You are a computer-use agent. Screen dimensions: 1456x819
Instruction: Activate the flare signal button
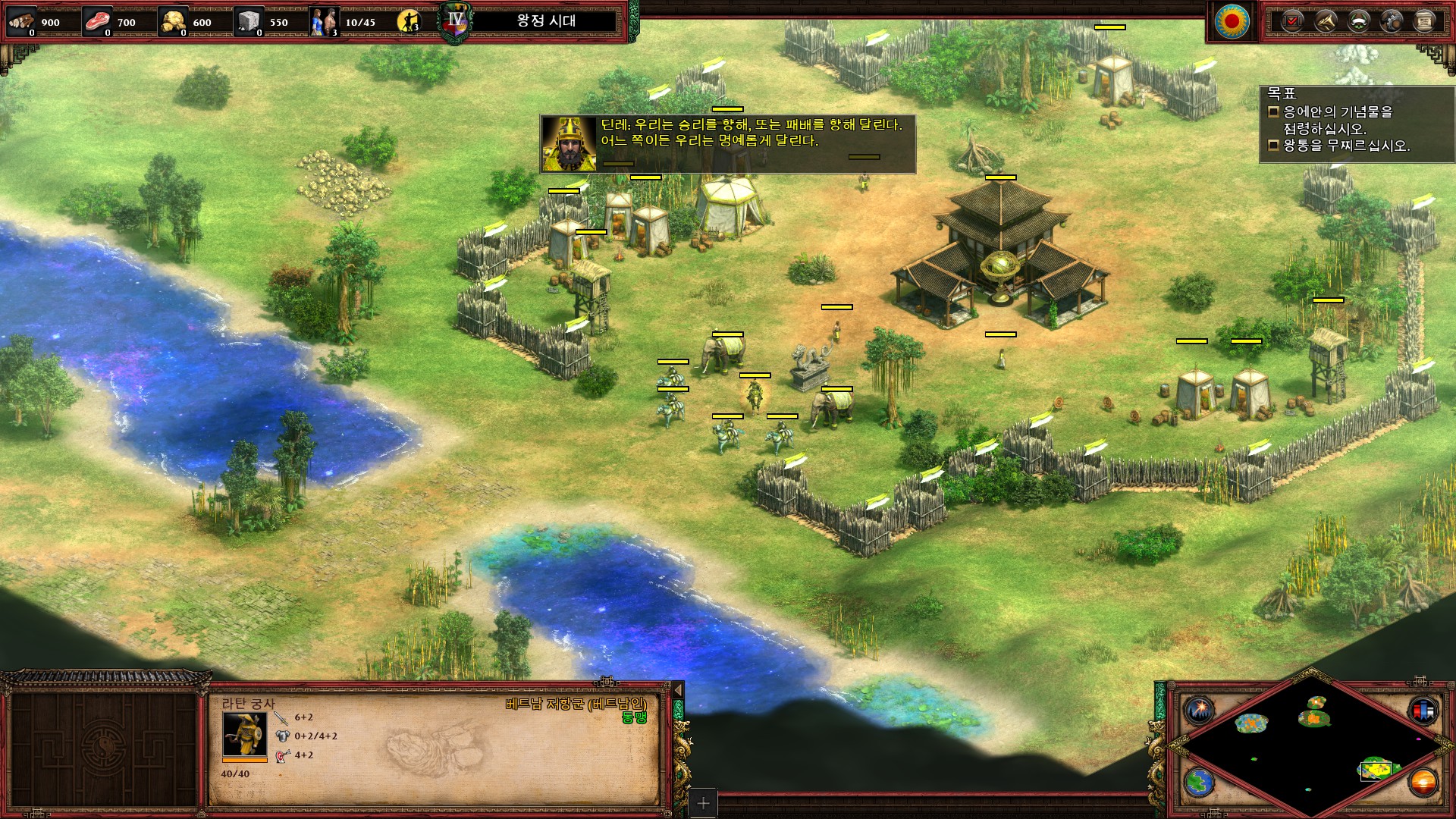coord(1199,710)
